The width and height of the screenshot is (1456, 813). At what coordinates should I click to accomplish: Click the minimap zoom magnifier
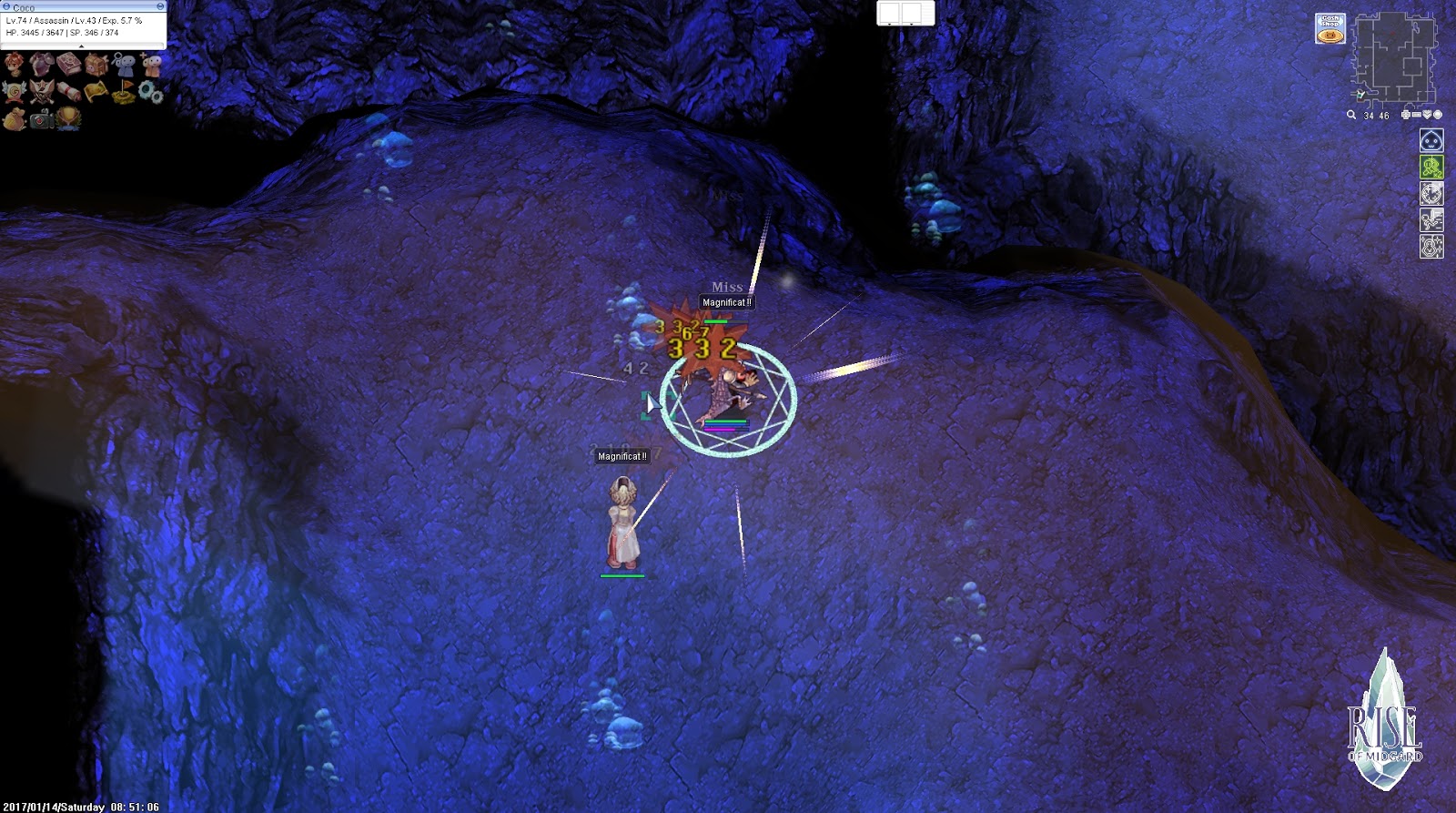point(1351,115)
